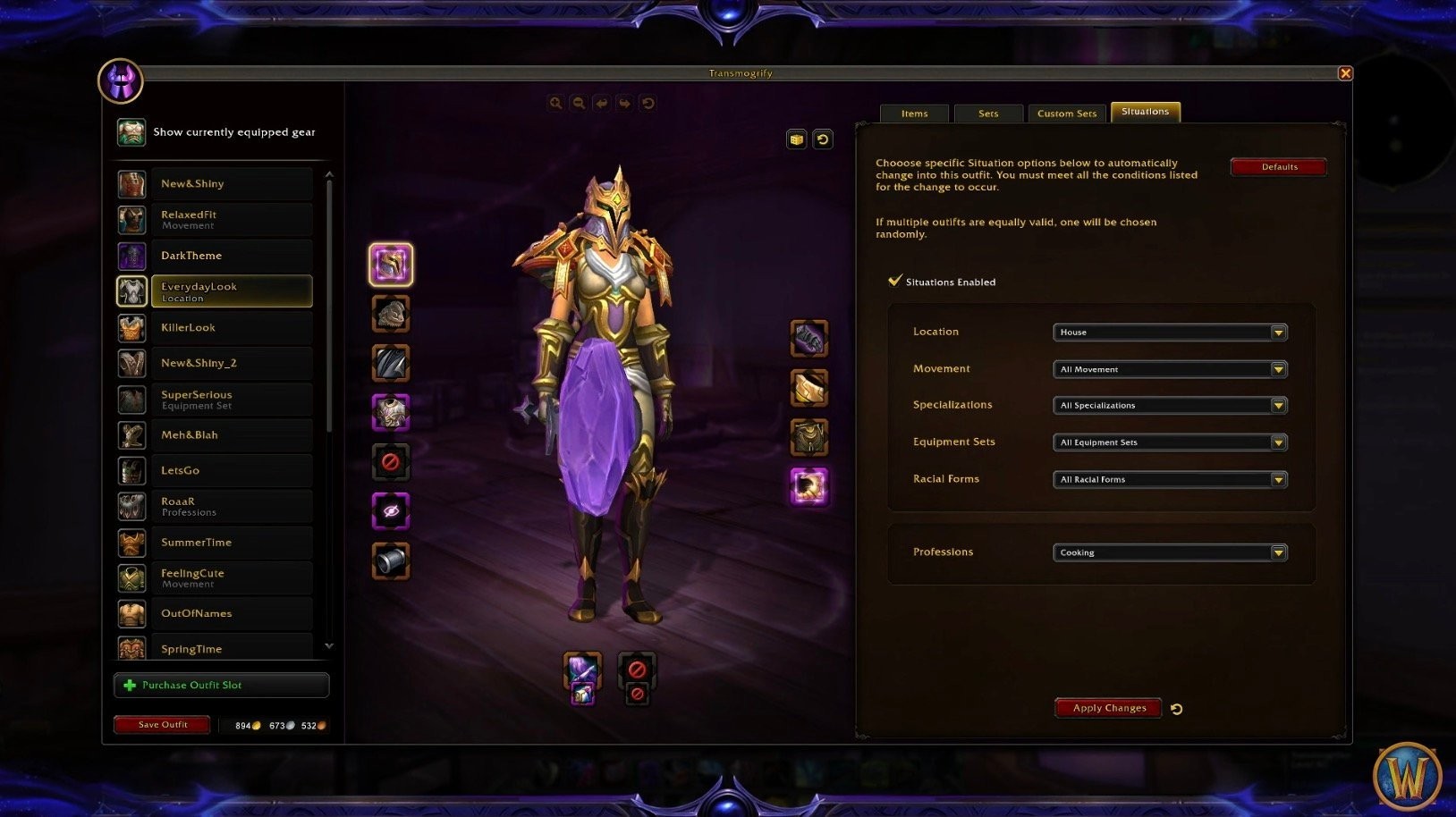Toggle the Situations Enabled checkbox
Screen dimensions: 1456x817
tap(894, 281)
